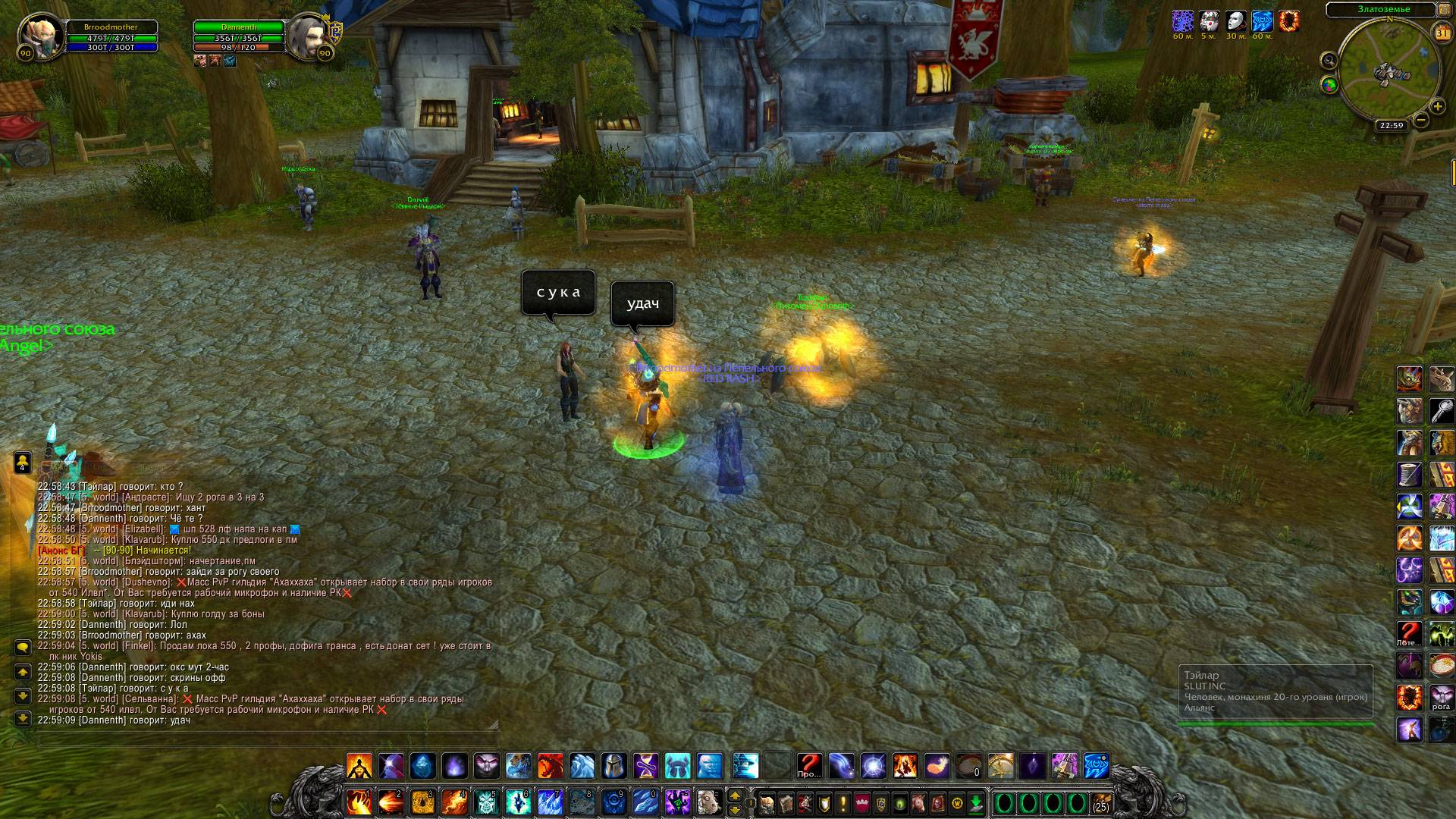Click the minimap tracking magnifier button

point(1329,60)
